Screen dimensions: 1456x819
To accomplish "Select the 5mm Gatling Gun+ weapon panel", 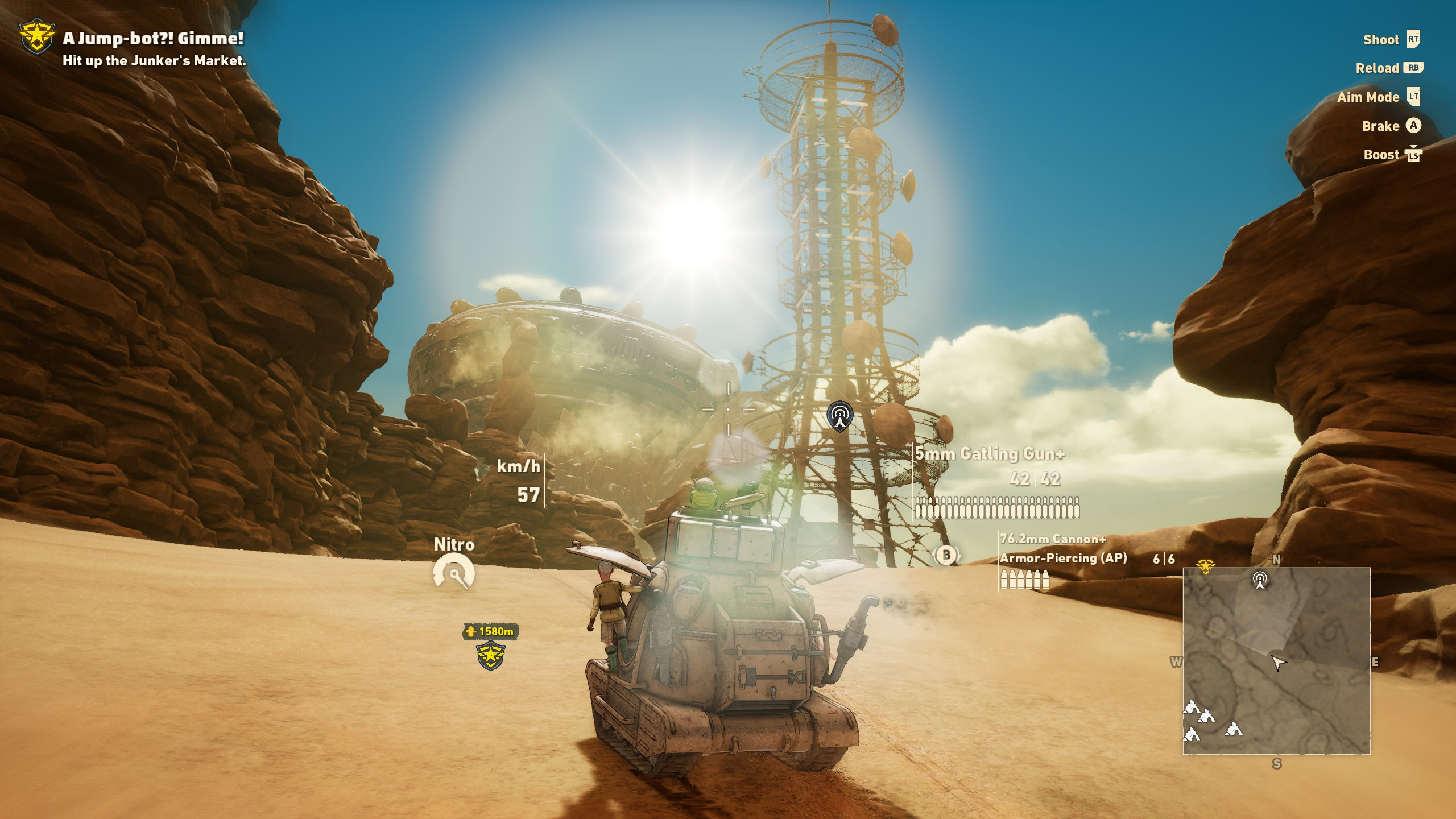I will click(x=995, y=482).
